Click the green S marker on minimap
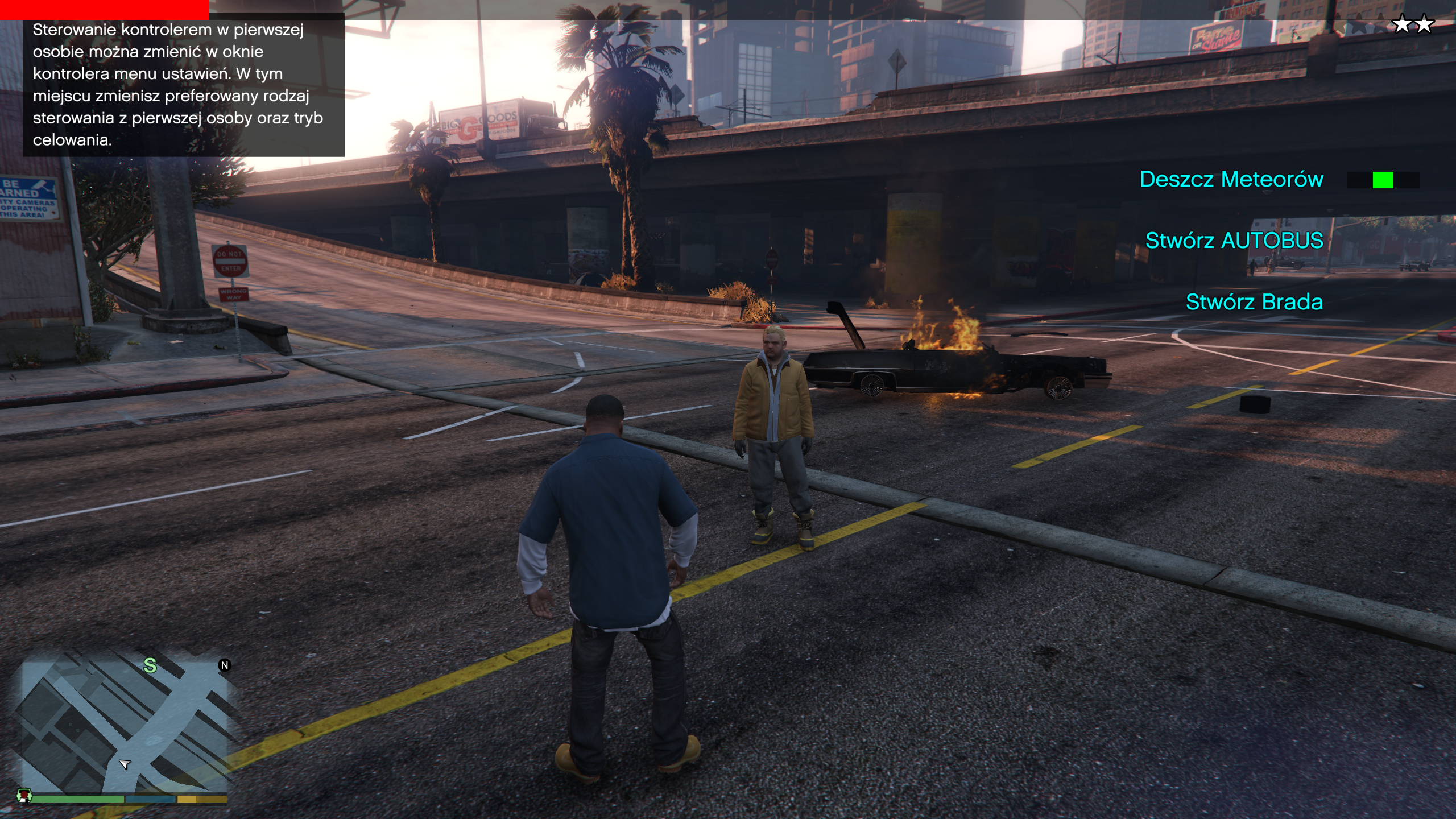This screenshot has height=819, width=1456. click(x=150, y=665)
